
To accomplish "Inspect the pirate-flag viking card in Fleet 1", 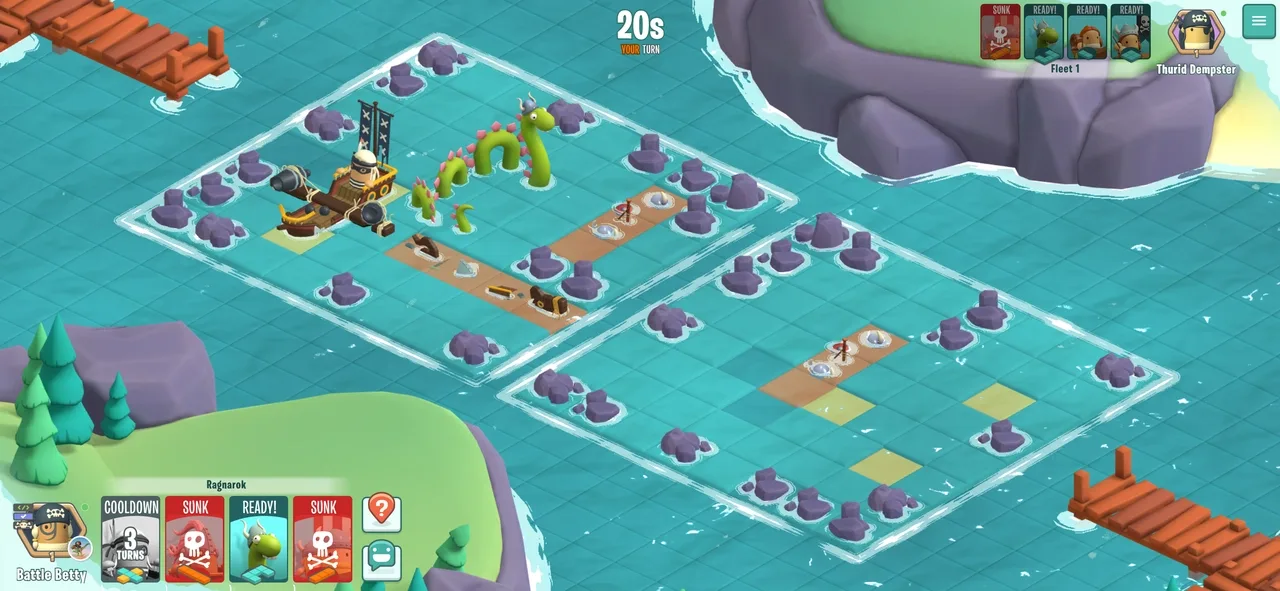I will [1130, 32].
